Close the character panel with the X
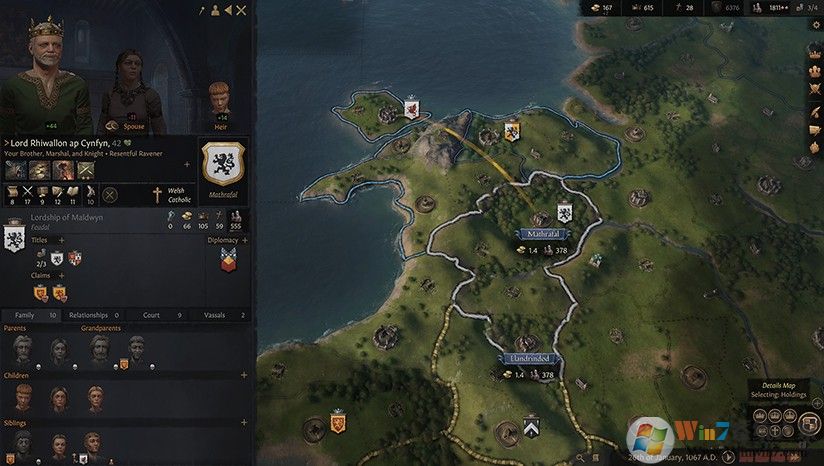 (x=241, y=10)
